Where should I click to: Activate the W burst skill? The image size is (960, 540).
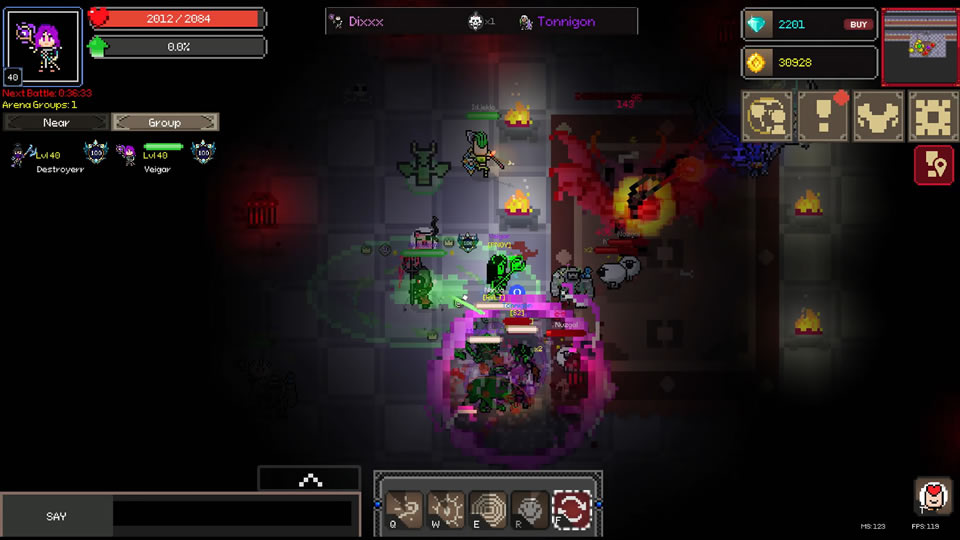pos(446,509)
